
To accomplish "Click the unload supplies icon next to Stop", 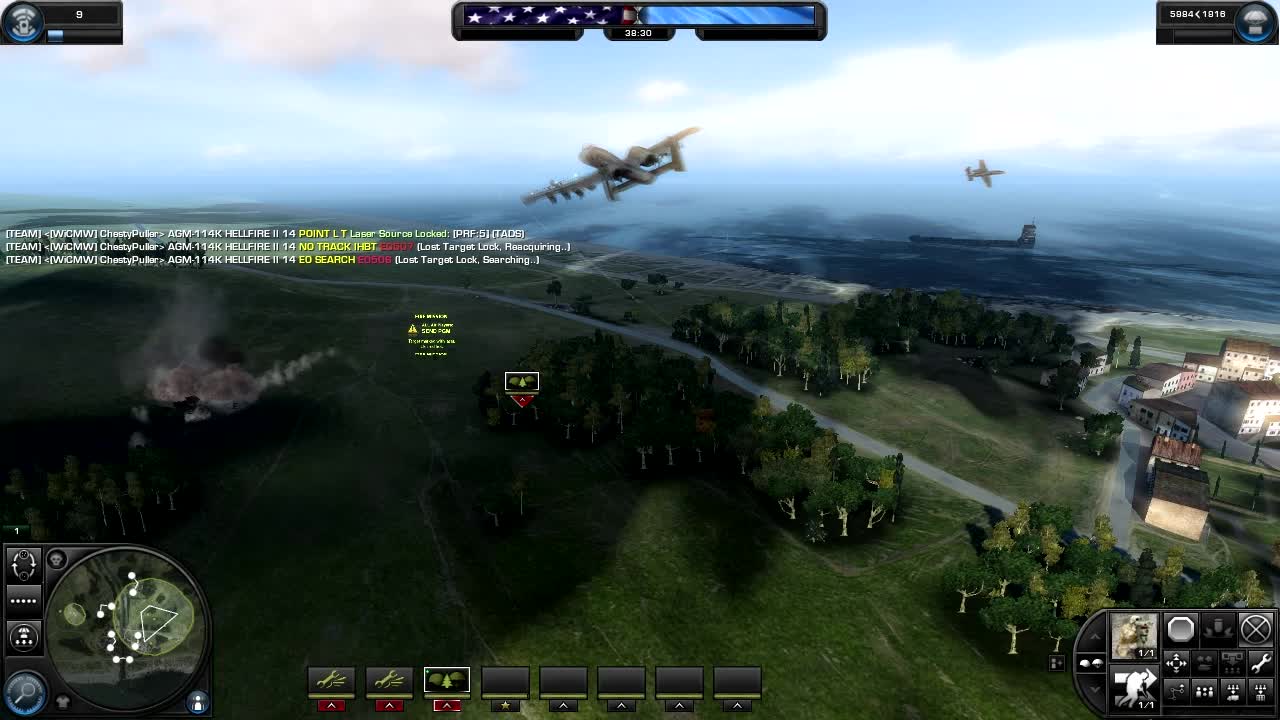I will click(x=1217, y=628).
